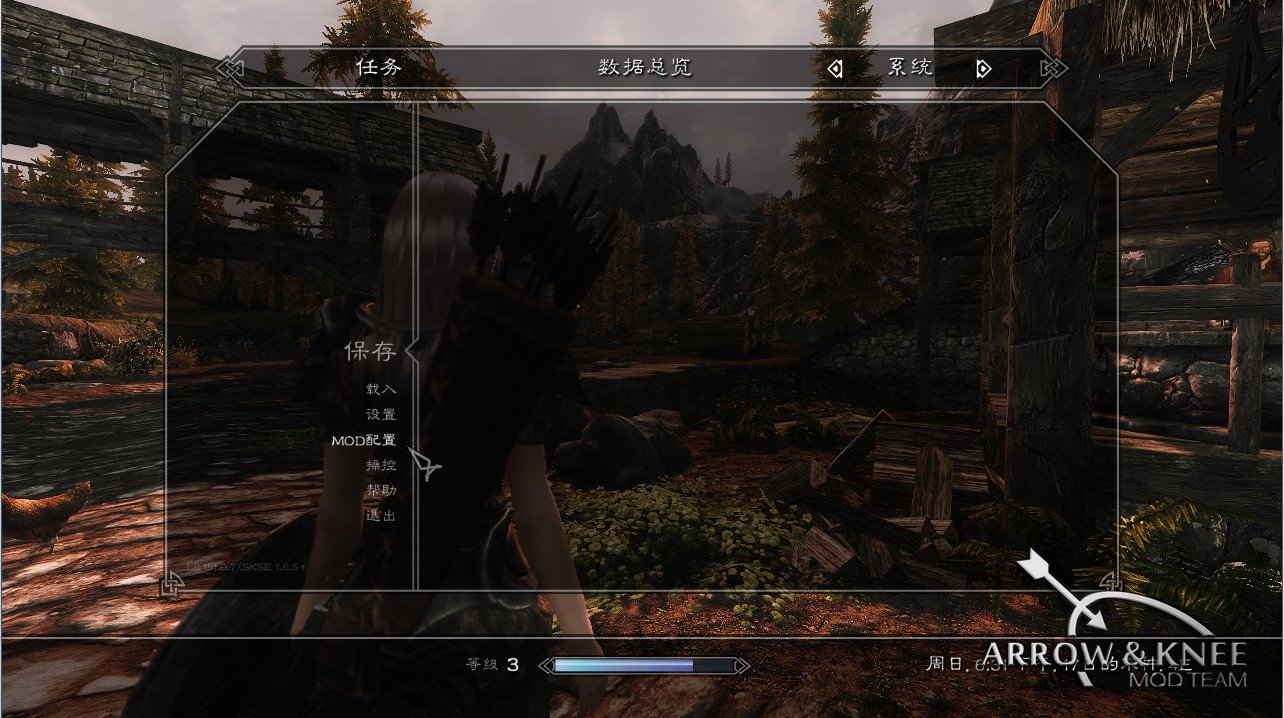Select the 系统 tab
1284x718 pixels.
pyautogui.click(x=910, y=68)
